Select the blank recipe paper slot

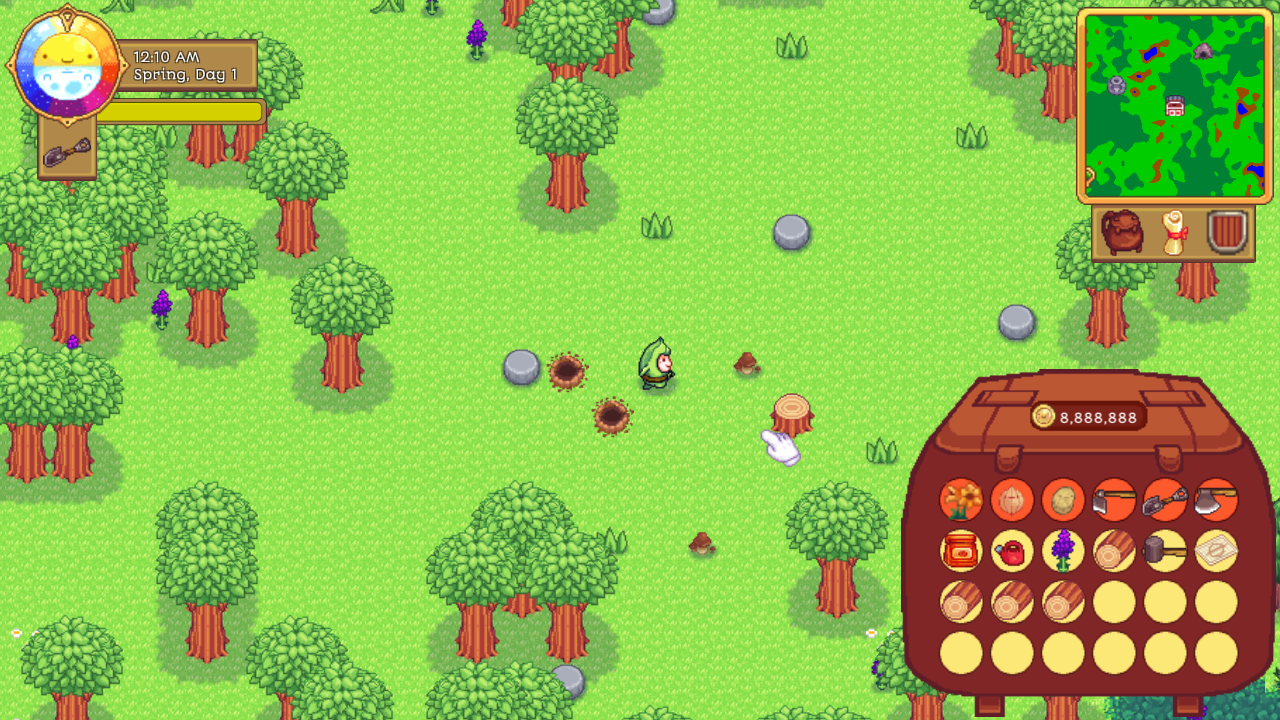(x=1216, y=551)
